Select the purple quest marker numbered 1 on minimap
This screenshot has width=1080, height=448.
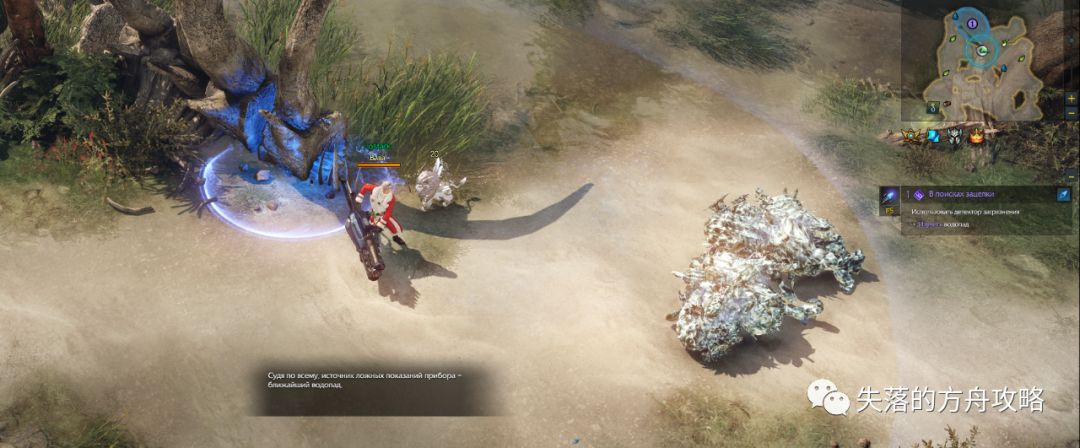[x=971, y=22]
